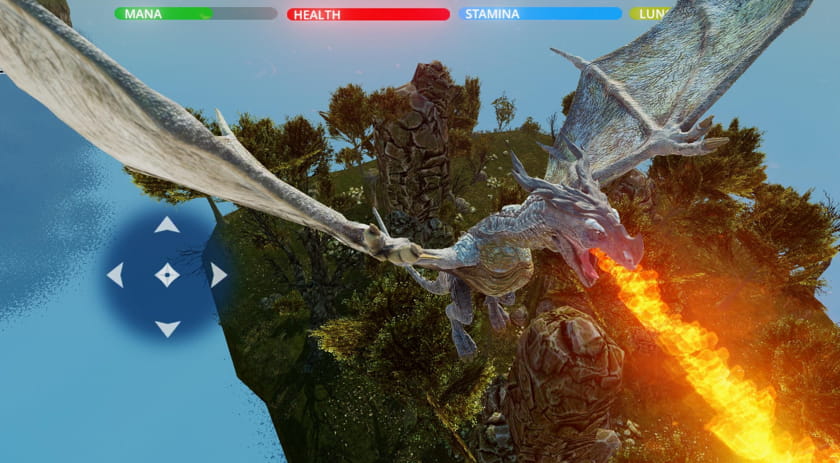Steer right with the right arrow button
This screenshot has width=840, height=463.
pyautogui.click(x=218, y=275)
